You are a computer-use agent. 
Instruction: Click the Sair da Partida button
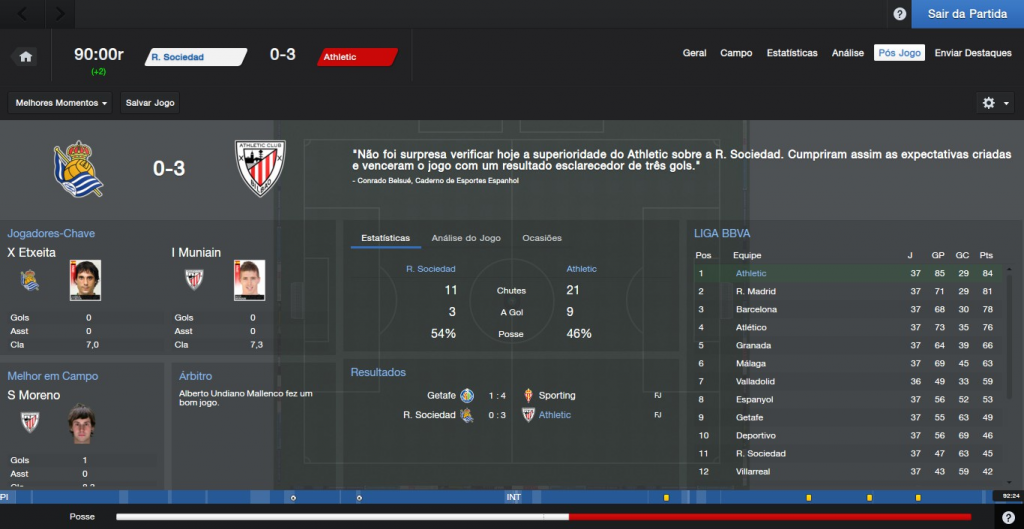point(967,14)
